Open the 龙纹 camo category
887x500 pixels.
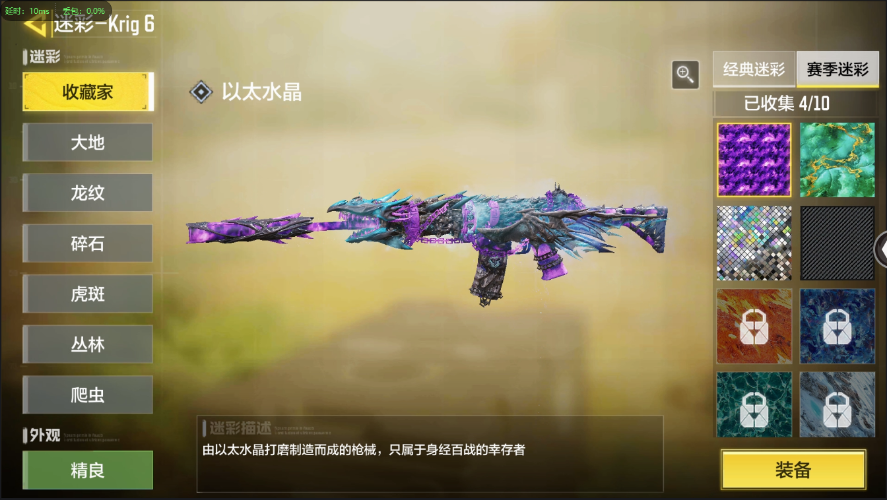click(88, 193)
